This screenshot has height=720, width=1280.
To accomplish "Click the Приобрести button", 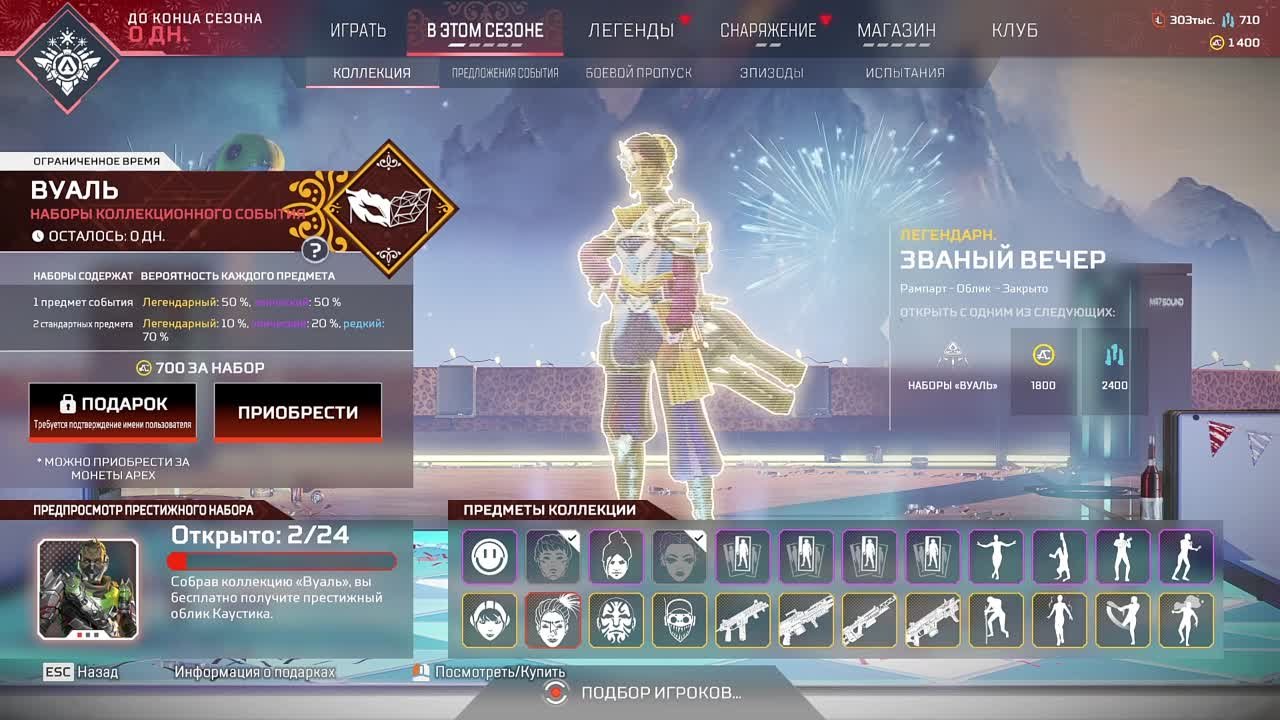I will click(x=298, y=411).
